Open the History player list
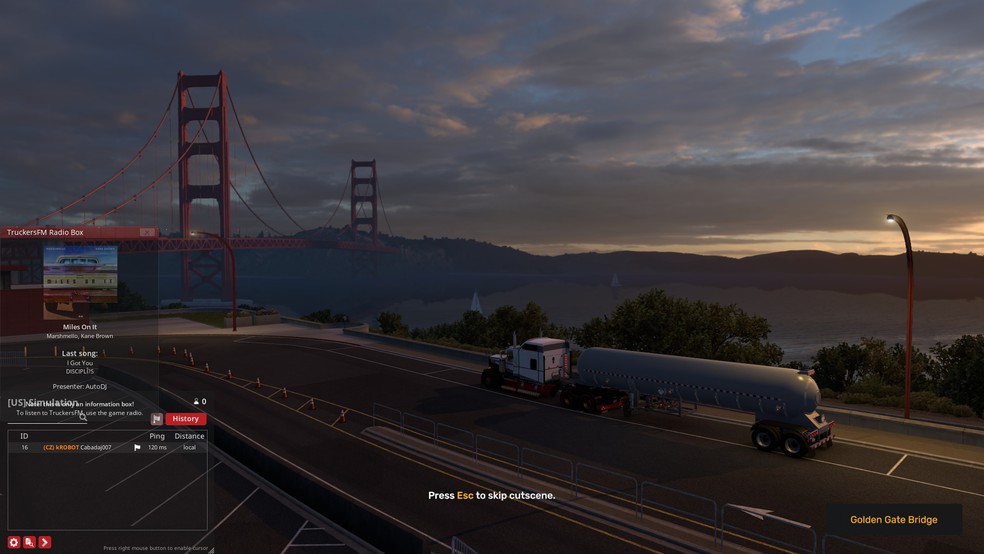This screenshot has width=984, height=554. coord(186,419)
